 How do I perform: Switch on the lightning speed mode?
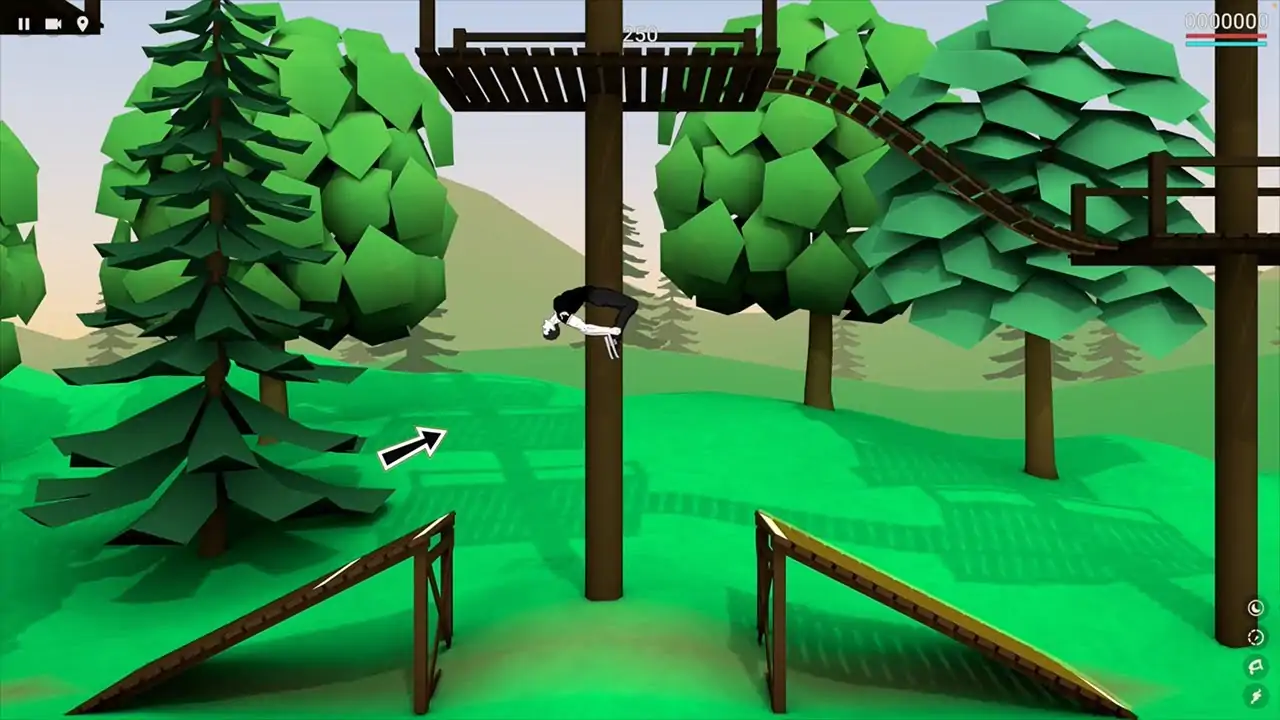tap(1255, 695)
